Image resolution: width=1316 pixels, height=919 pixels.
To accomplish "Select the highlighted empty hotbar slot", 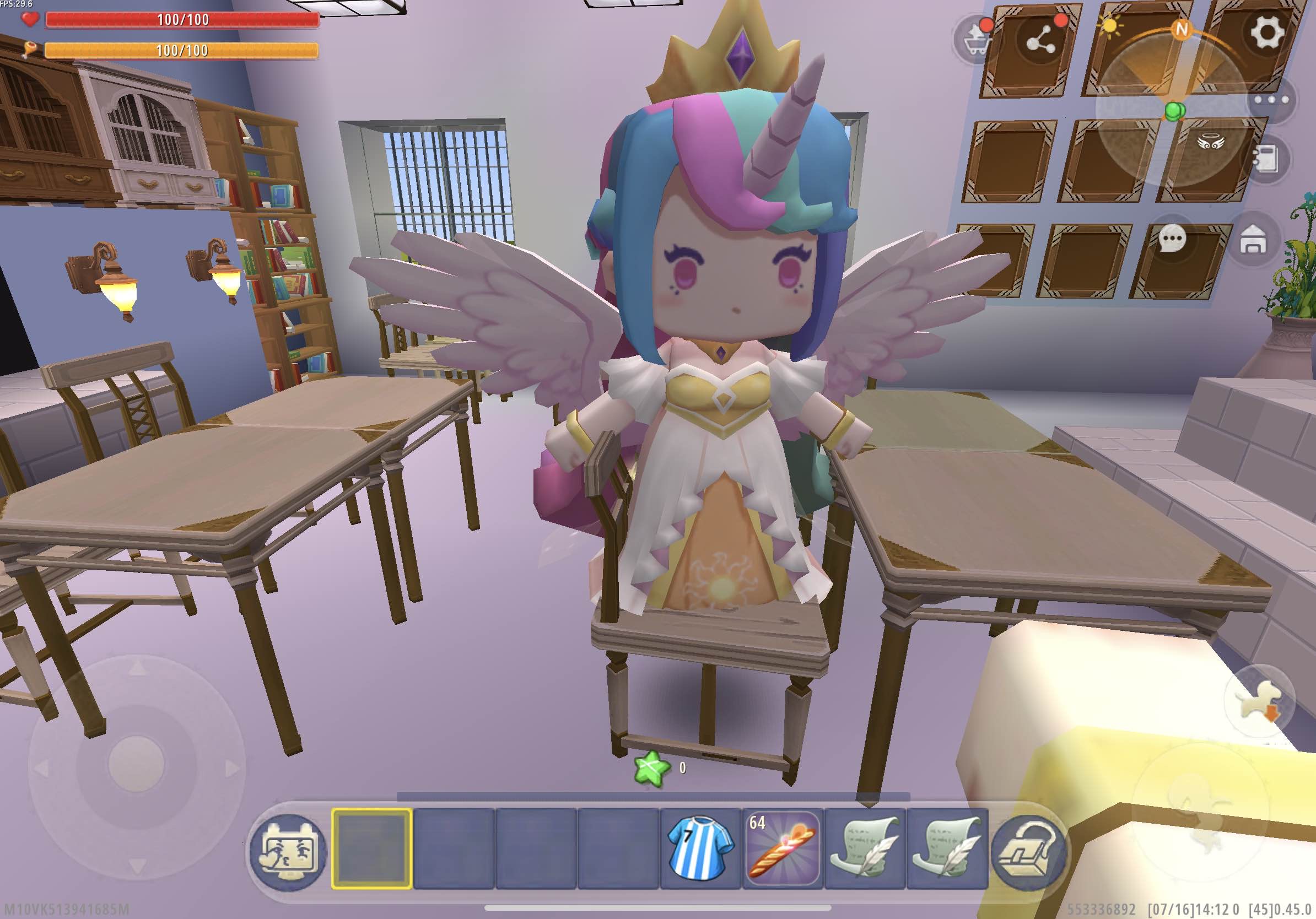I will click(x=372, y=848).
